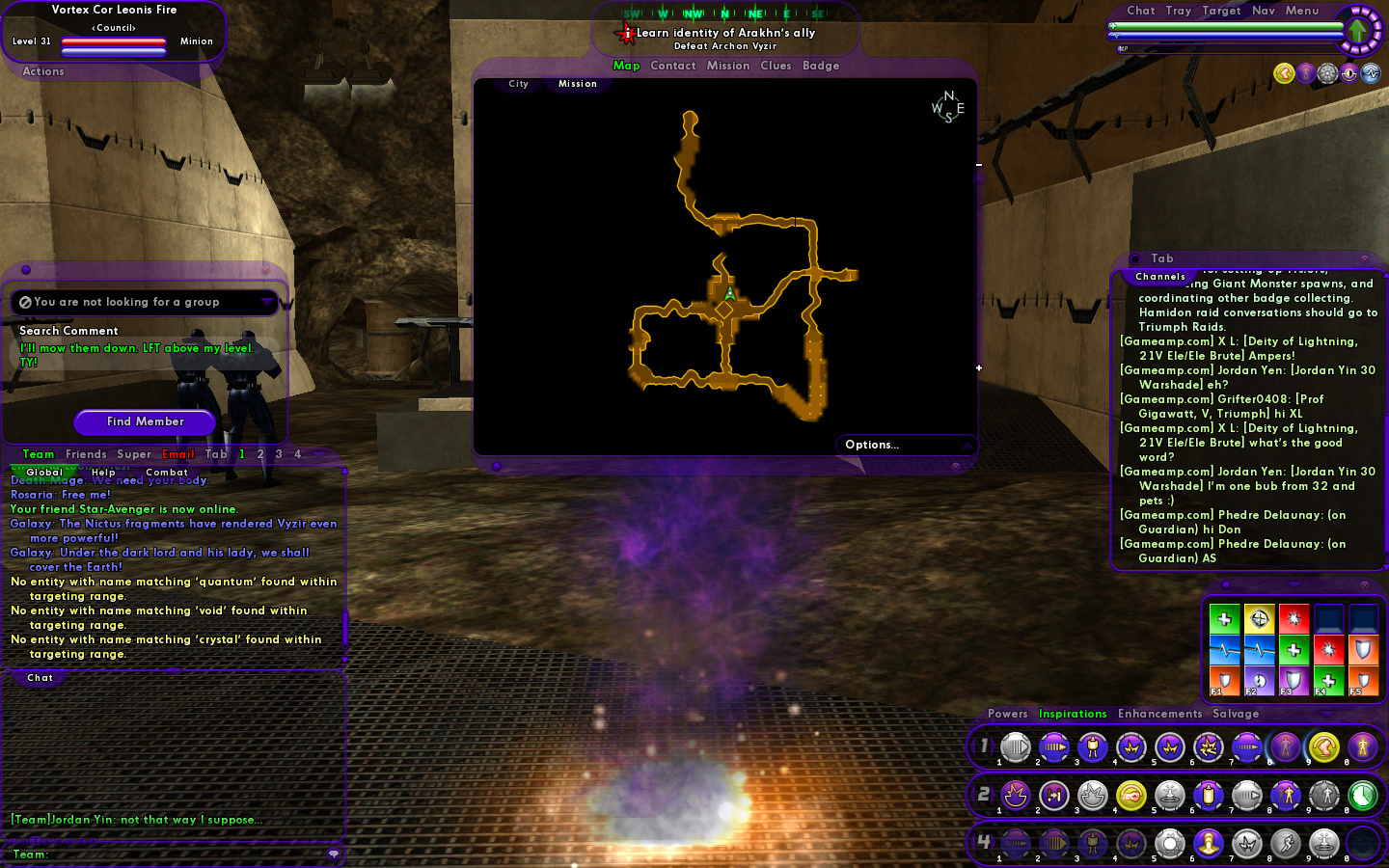Click the Find Member button

(x=146, y=421)
